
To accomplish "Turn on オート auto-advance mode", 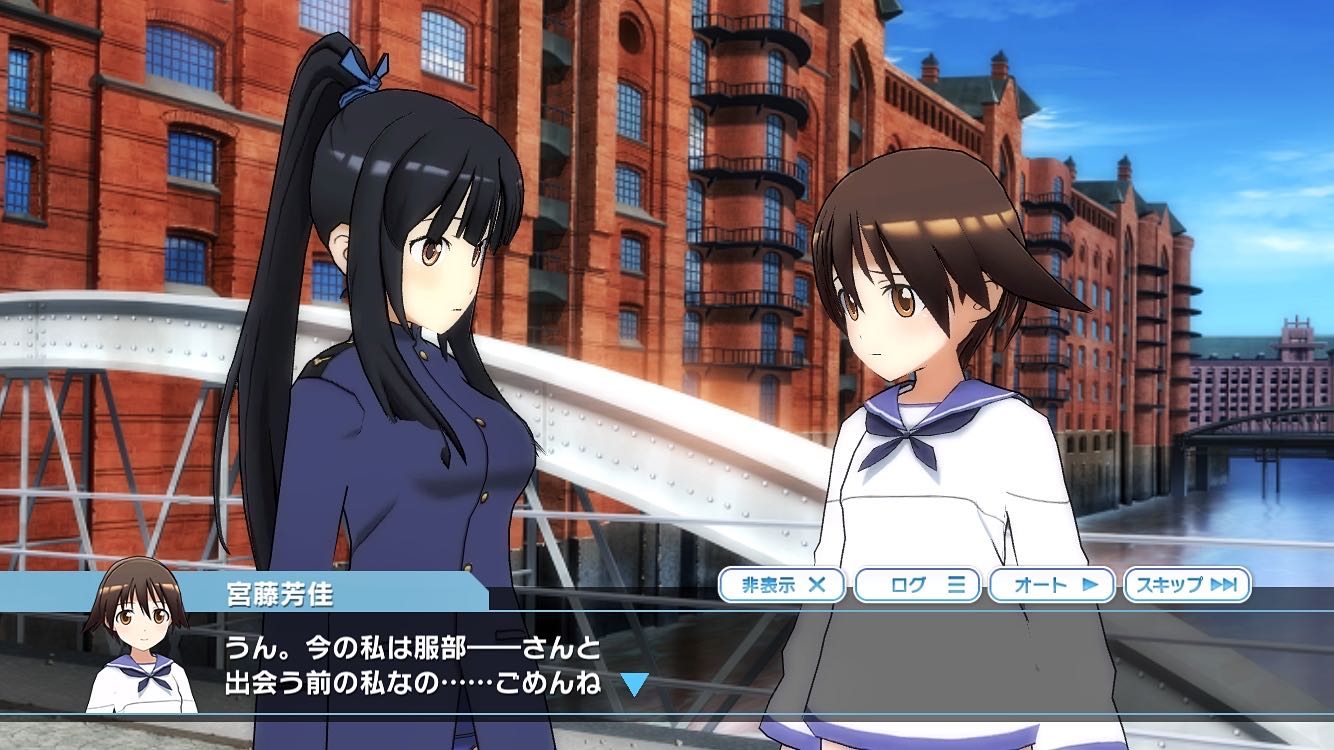I will coord(1052,585).
